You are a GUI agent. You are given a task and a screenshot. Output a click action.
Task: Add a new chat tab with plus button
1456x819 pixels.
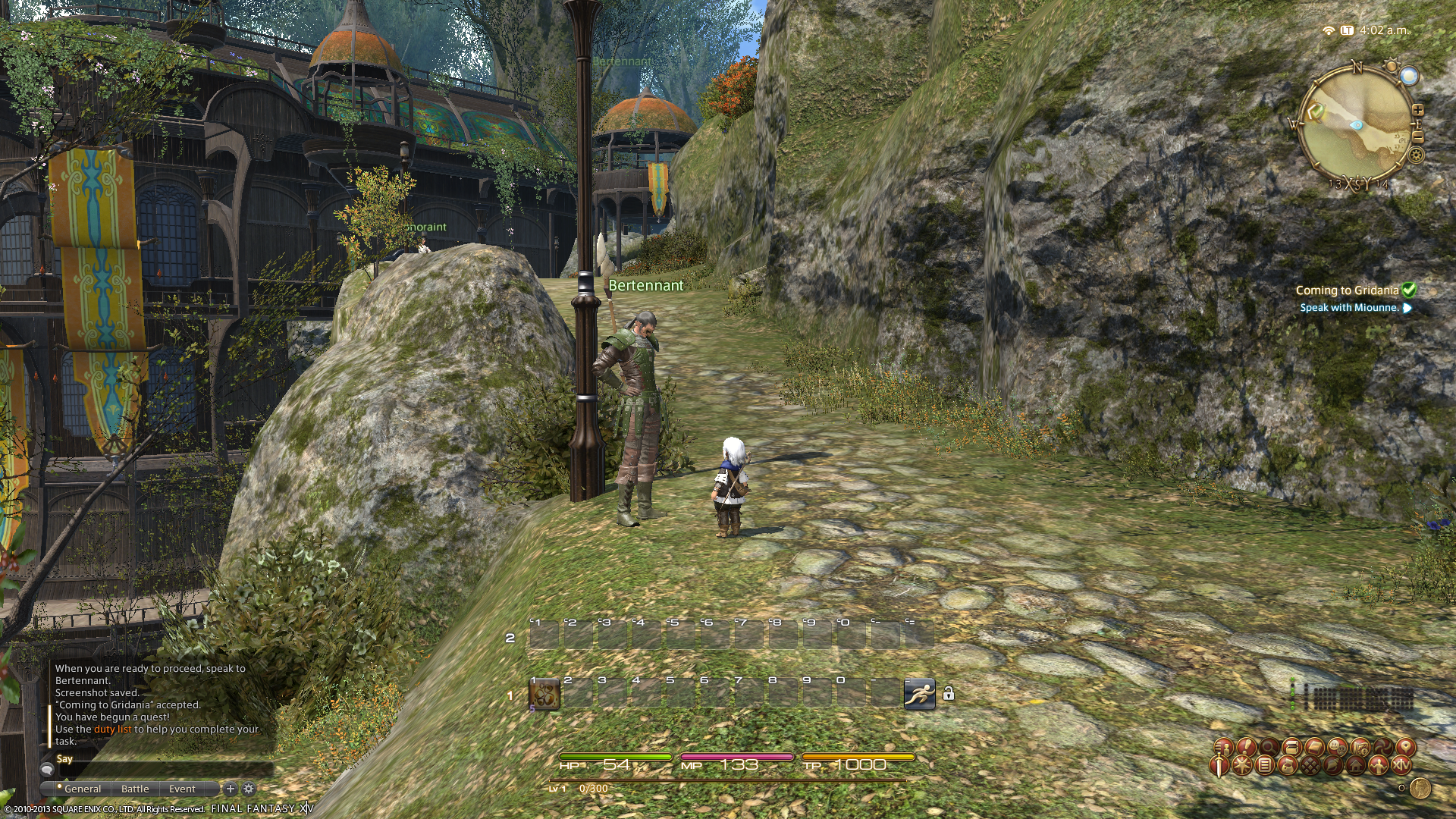pos(231,789)
